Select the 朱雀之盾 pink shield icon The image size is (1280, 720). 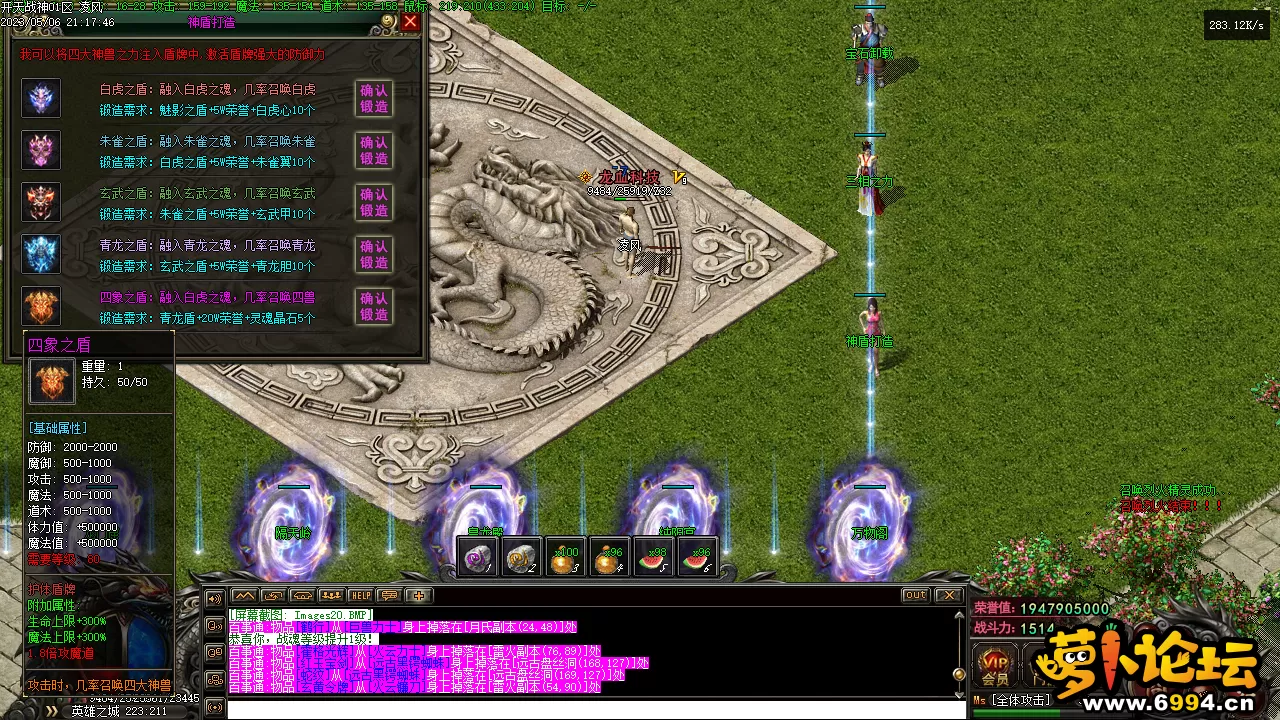[x=41, y=150]
